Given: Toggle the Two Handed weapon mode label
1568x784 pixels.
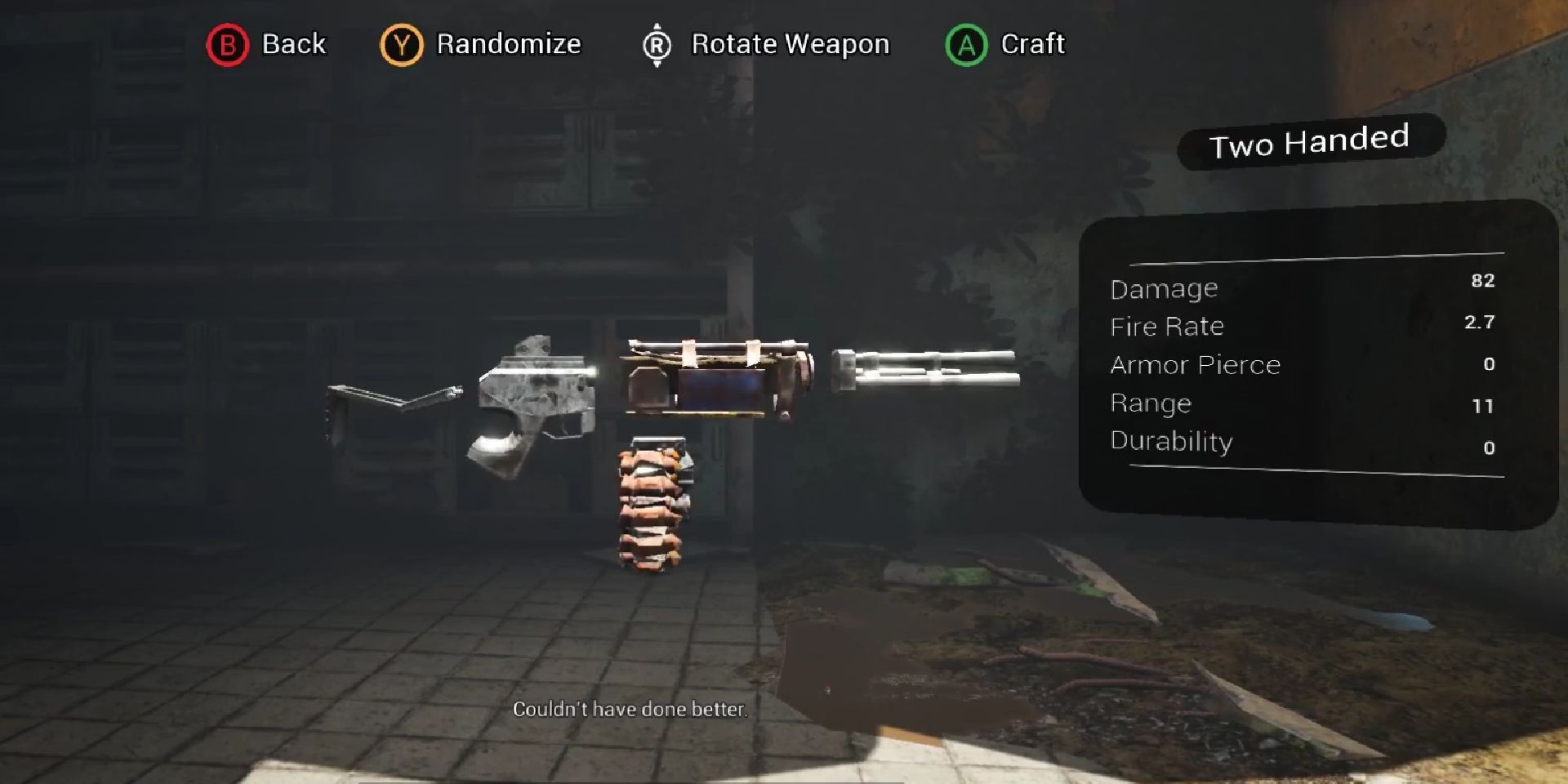Looking at the screenshot, I should pyautogui.click(x=1309, y=140).
